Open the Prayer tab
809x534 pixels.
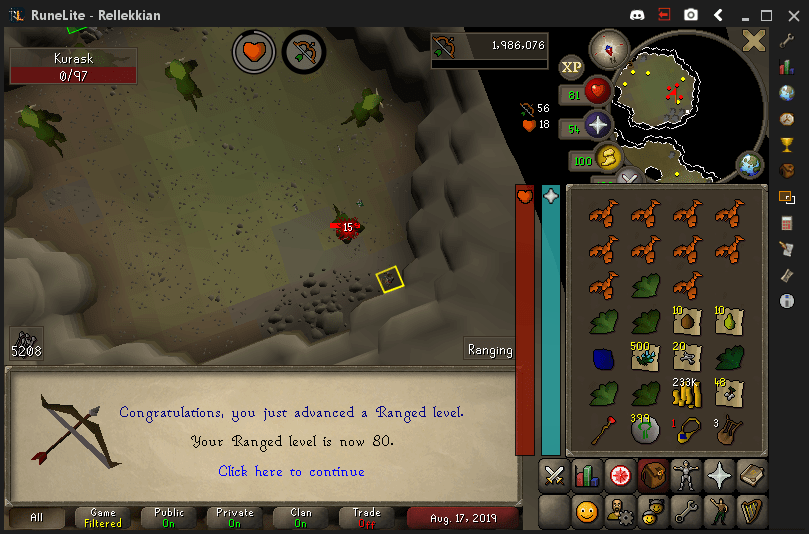[719, 476]
